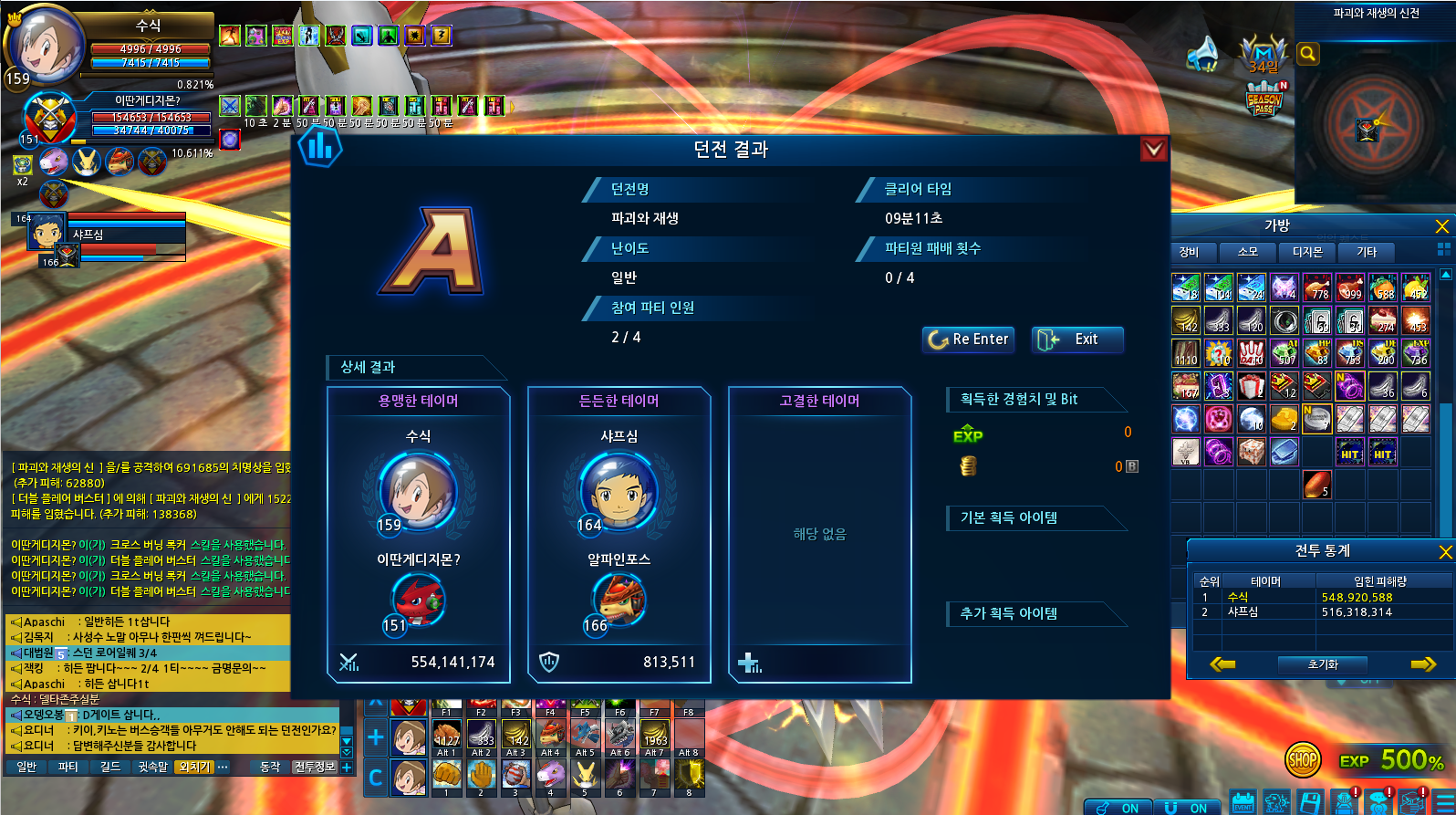Screen dimensions: 1456x815
Task: Select the 디지몬 bag tab
Action: click(1307, 252)
